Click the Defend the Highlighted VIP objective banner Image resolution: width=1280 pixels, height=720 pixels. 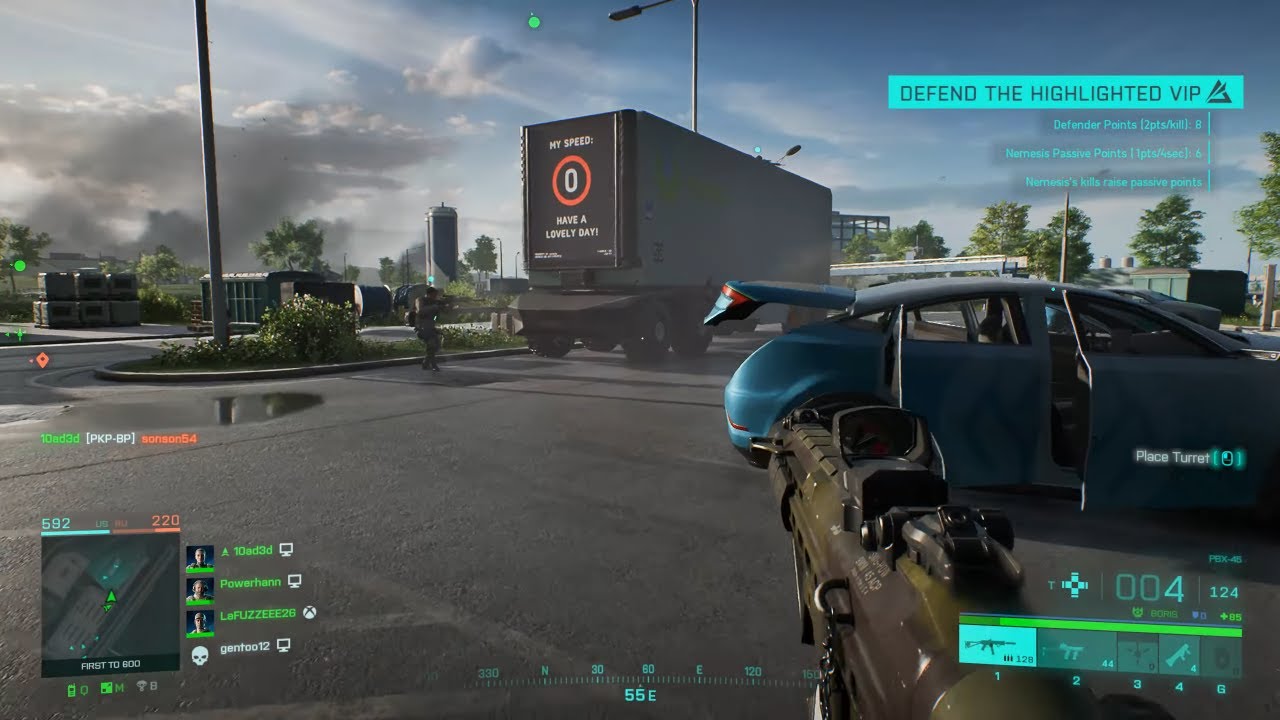point(1065,93)
